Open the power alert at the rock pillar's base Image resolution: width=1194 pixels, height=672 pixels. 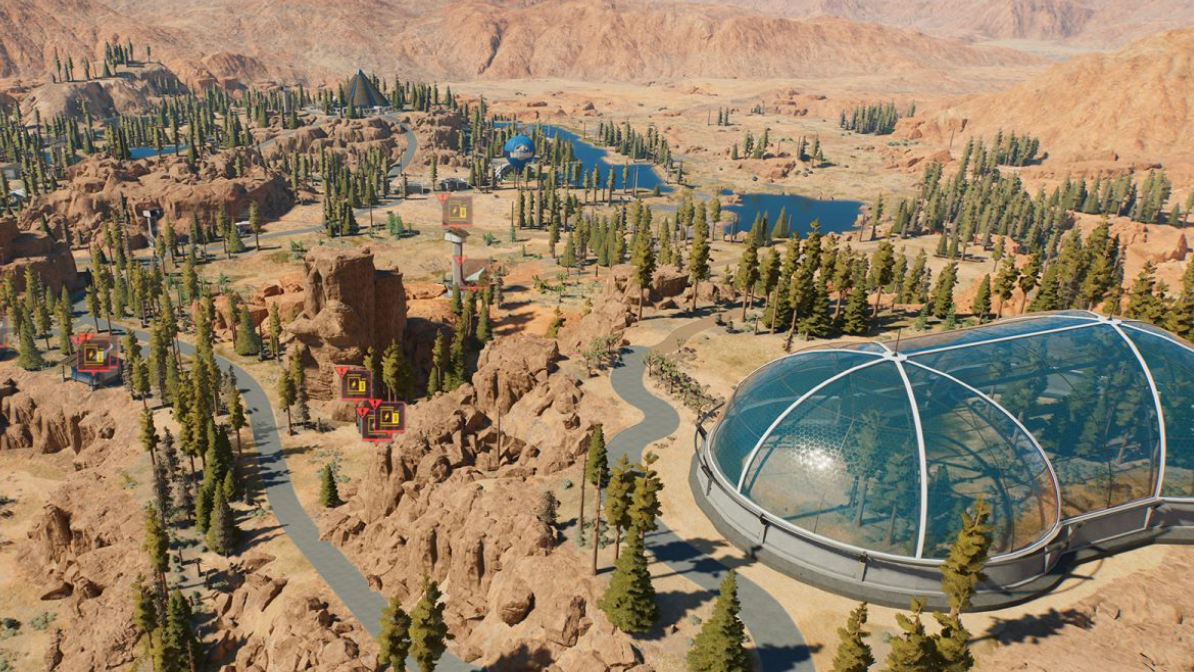(355, 383)
